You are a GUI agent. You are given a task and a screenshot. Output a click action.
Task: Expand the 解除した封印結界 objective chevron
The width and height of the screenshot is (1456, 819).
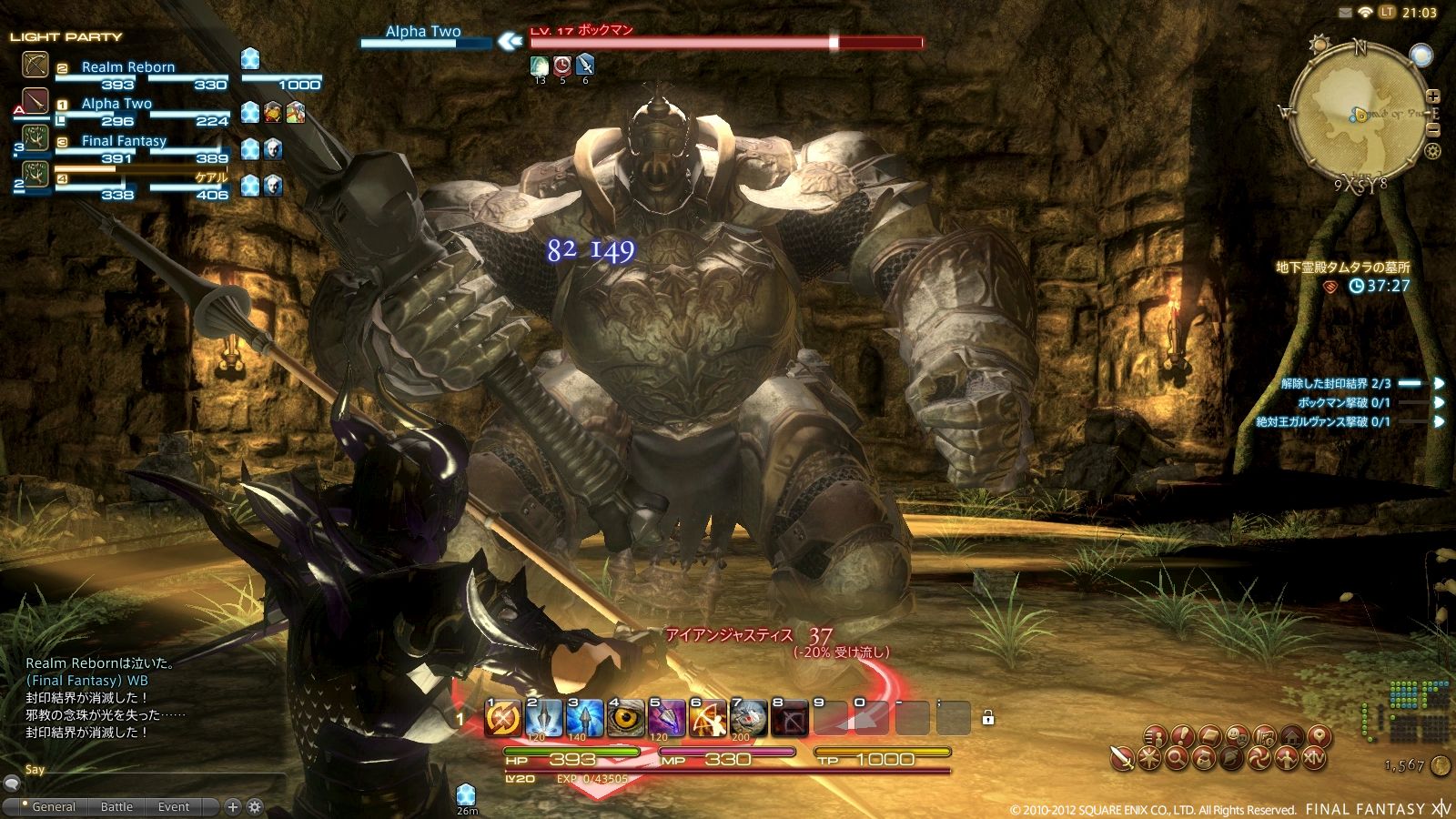pos(1437,384)
